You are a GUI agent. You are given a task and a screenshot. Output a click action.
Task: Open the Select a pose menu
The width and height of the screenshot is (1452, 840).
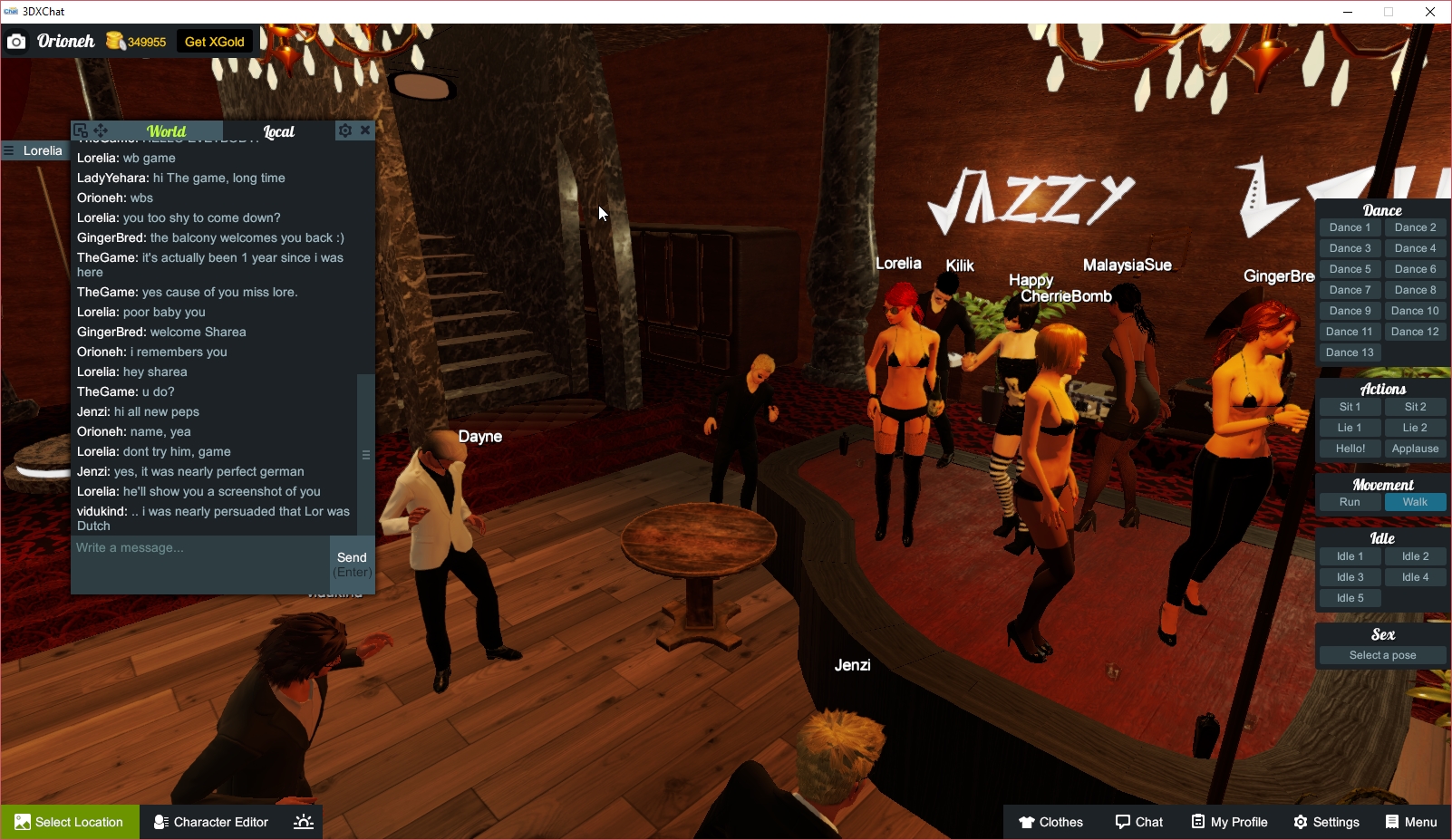pos(1382,654)
